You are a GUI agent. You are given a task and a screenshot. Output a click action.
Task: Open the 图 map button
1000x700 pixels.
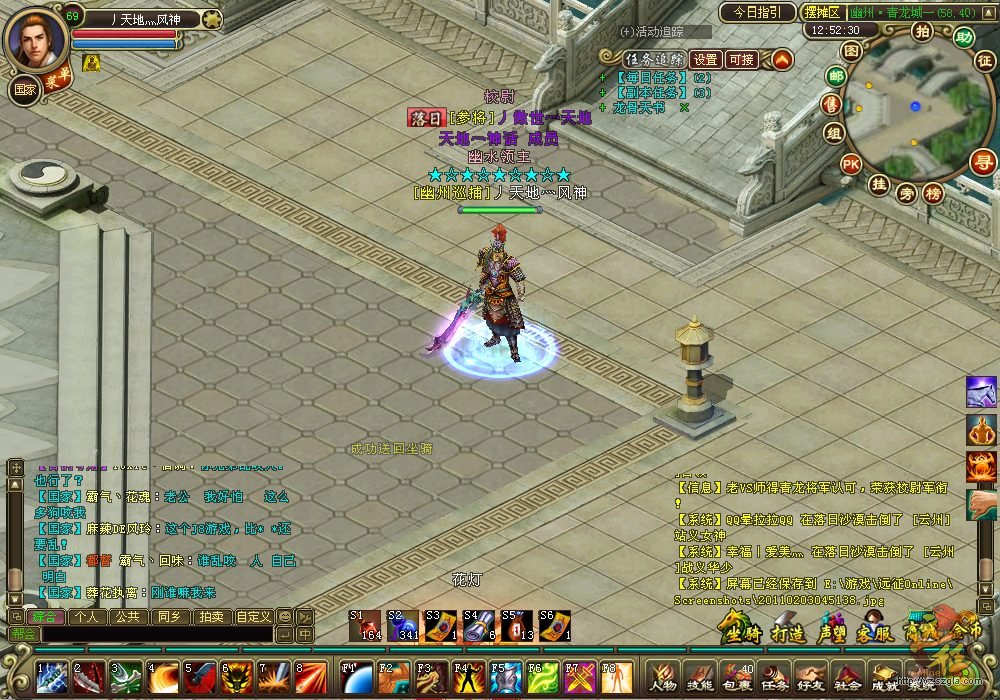(x=851, y=50)
